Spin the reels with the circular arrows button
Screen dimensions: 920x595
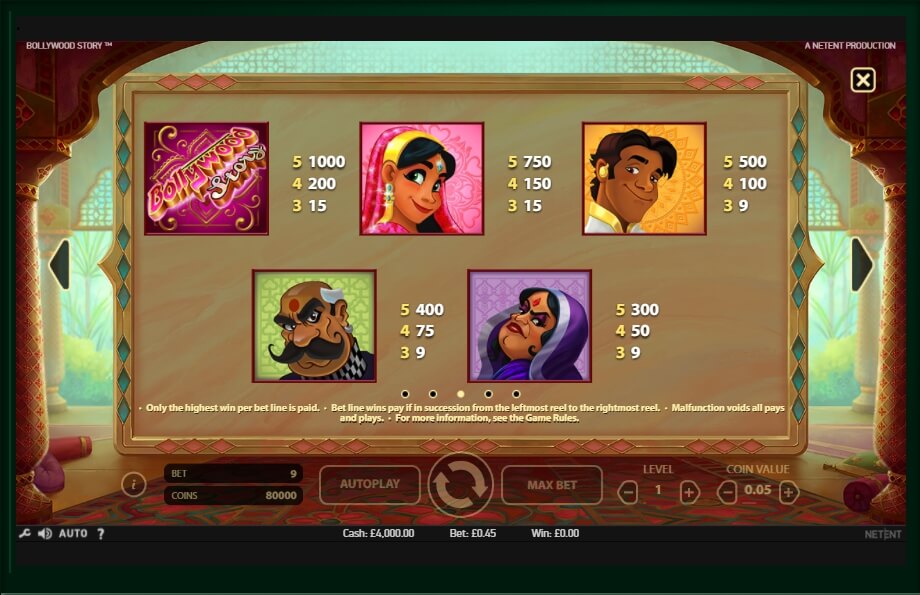tap(460, 485)
